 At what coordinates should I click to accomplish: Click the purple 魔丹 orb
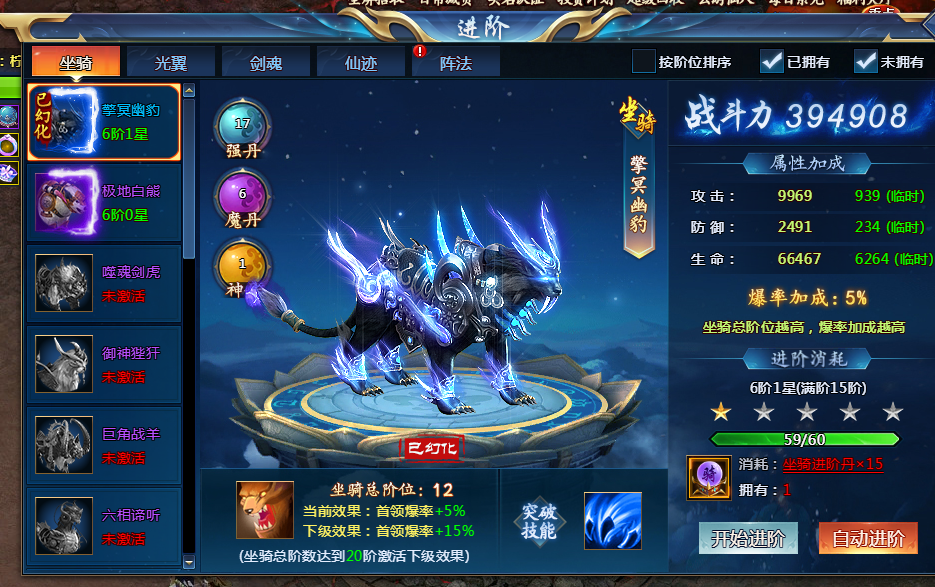click(x=242, y=195)
